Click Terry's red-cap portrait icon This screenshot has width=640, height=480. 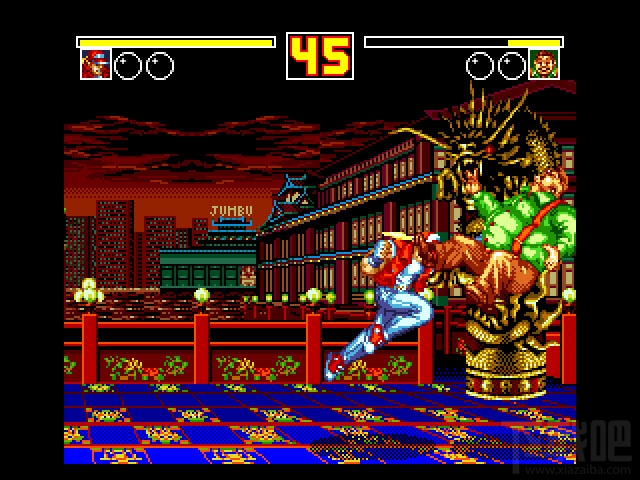96,65
